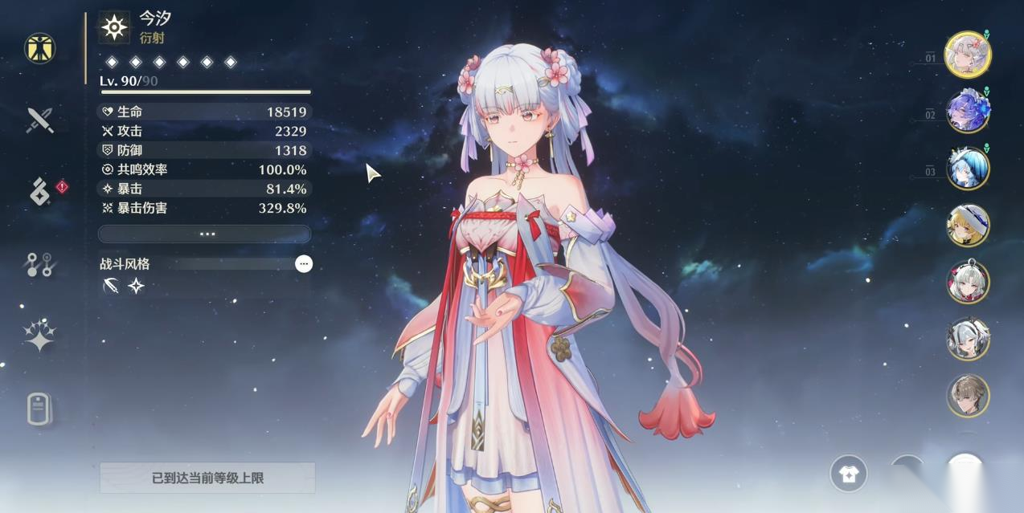Open the character overview tab
The width and height of the screenshot is (1024, 513).
[x=40, y=48]
